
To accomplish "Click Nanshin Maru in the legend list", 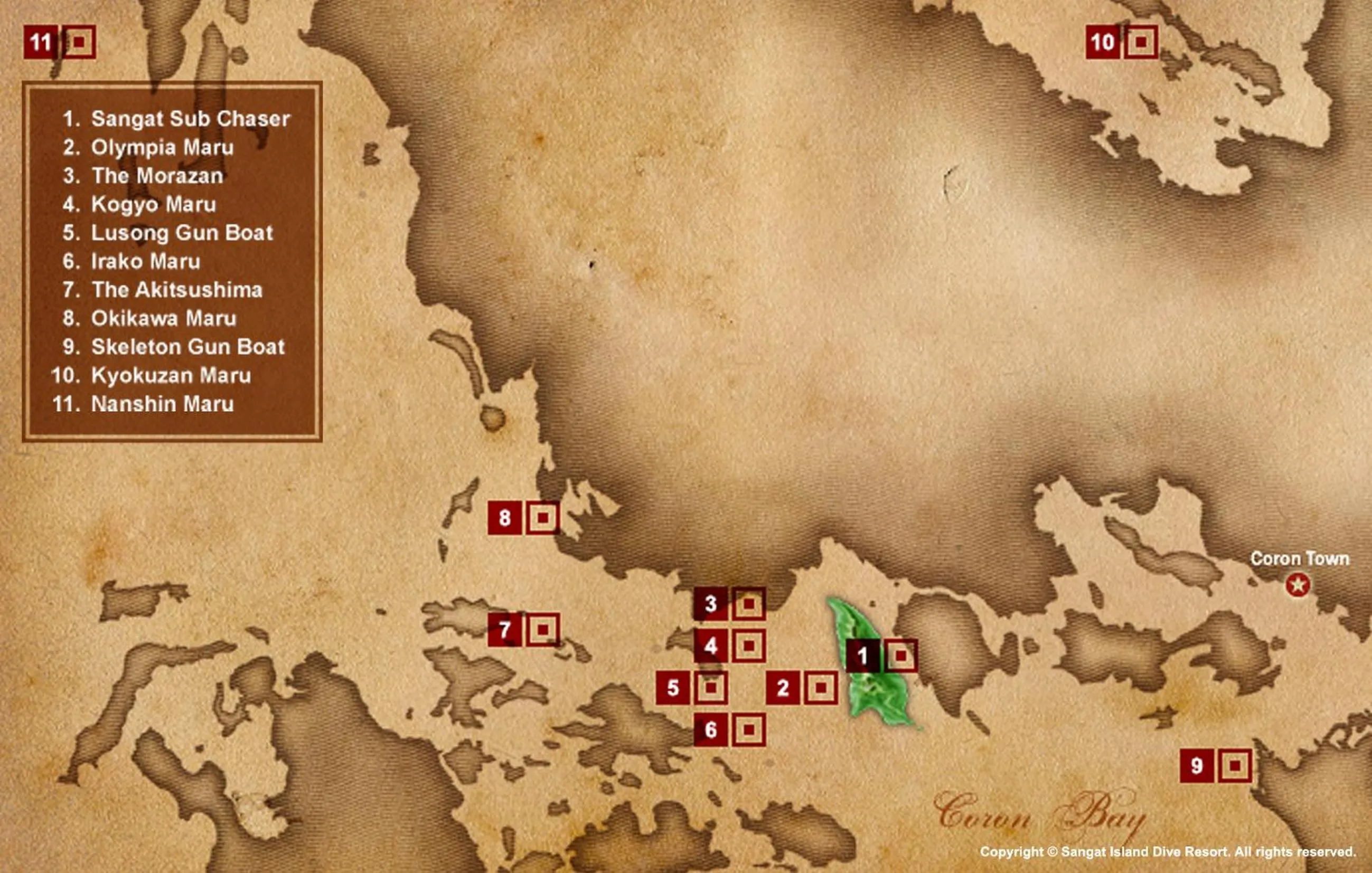I will [x=162, y=404].
